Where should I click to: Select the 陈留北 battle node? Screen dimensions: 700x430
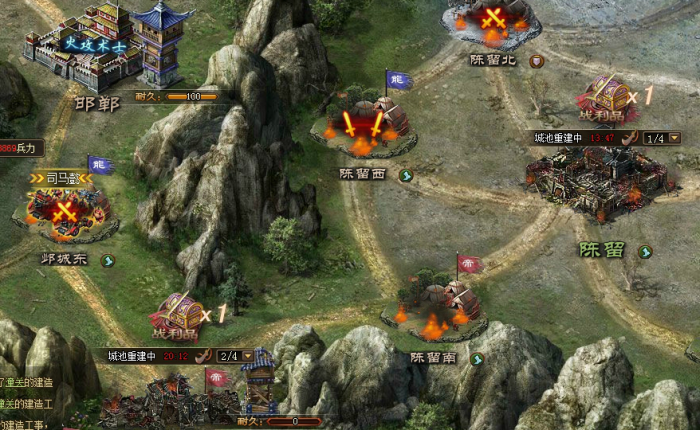pyautogui.click(x=492, y=24)
